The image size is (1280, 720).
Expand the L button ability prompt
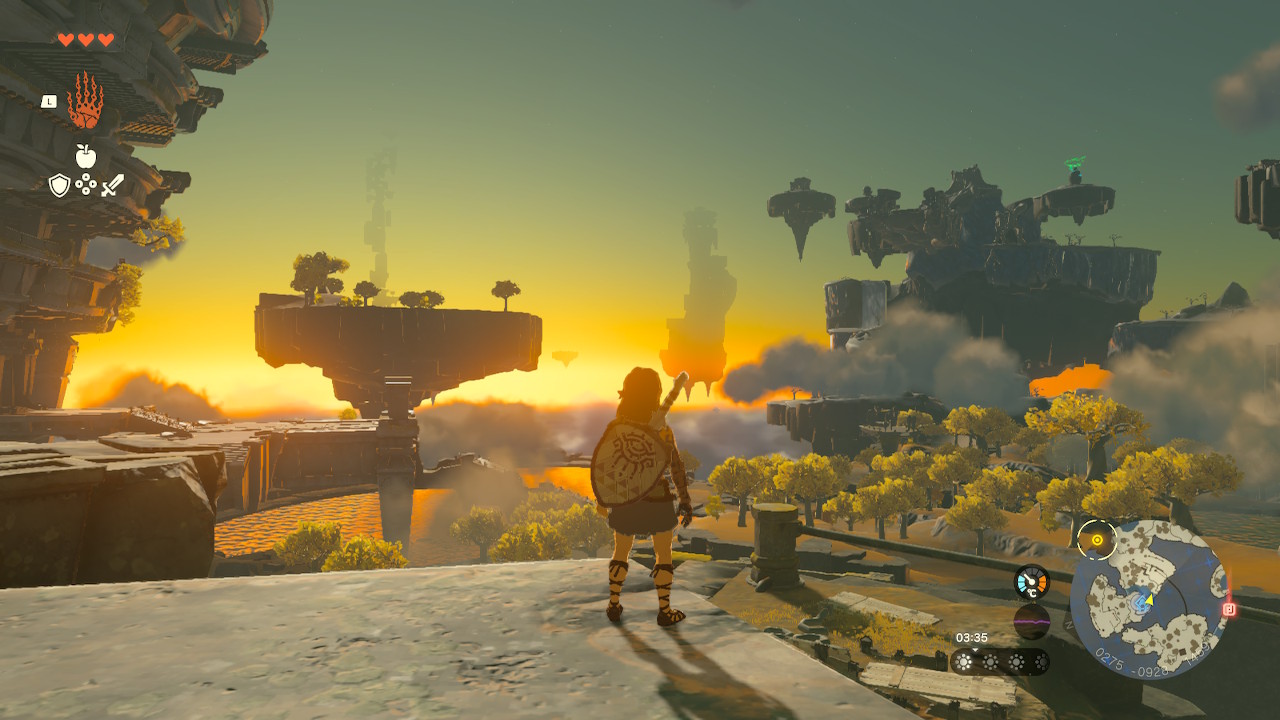click(x=48, y=102)
